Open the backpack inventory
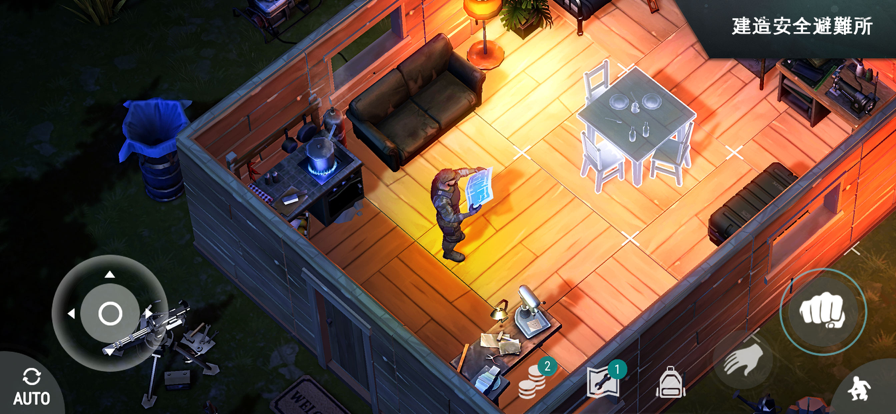The height and width of the screenshot is (414, 896). click(x=670, y=382)
